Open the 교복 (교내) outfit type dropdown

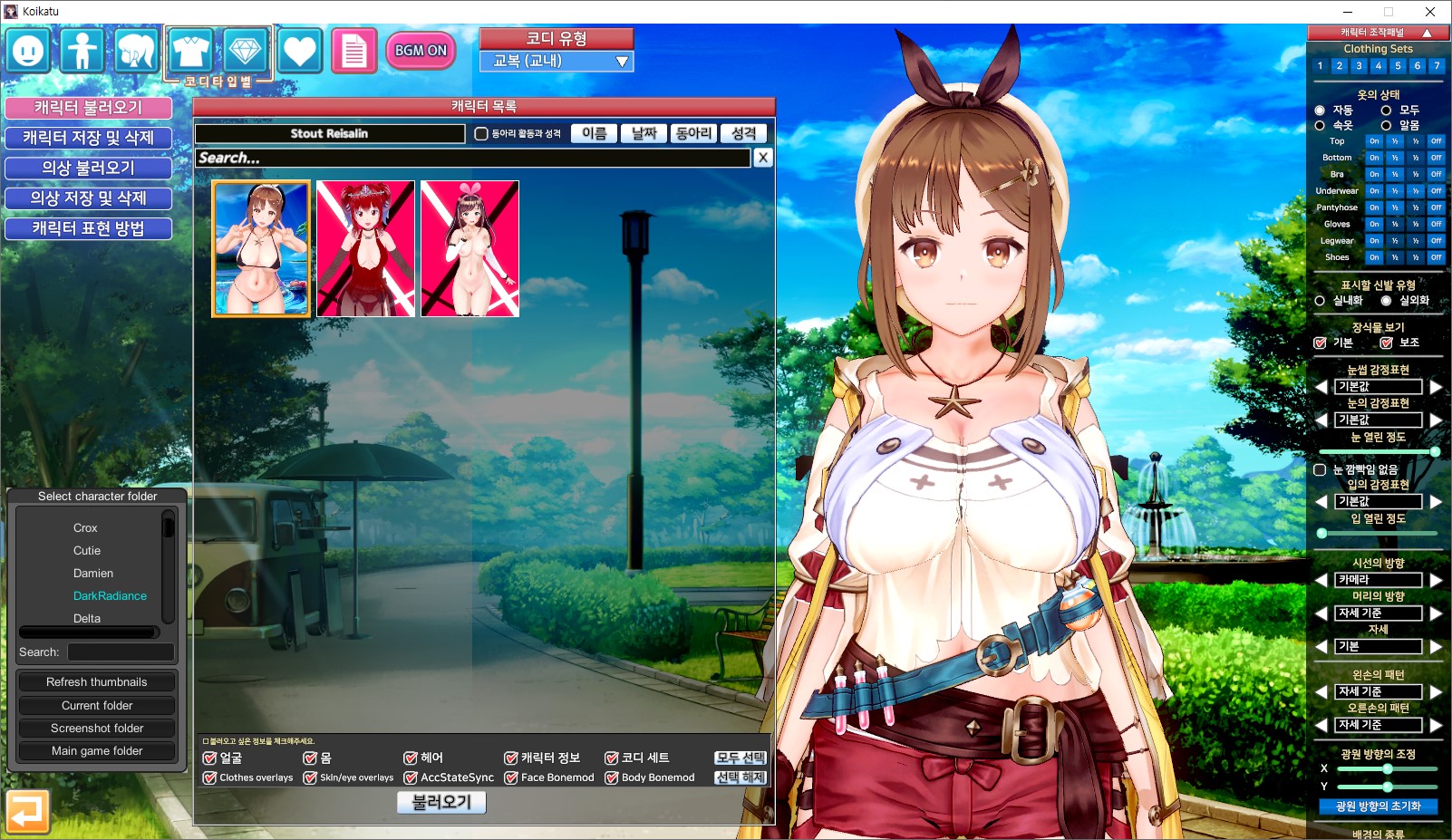pos(557,62)
